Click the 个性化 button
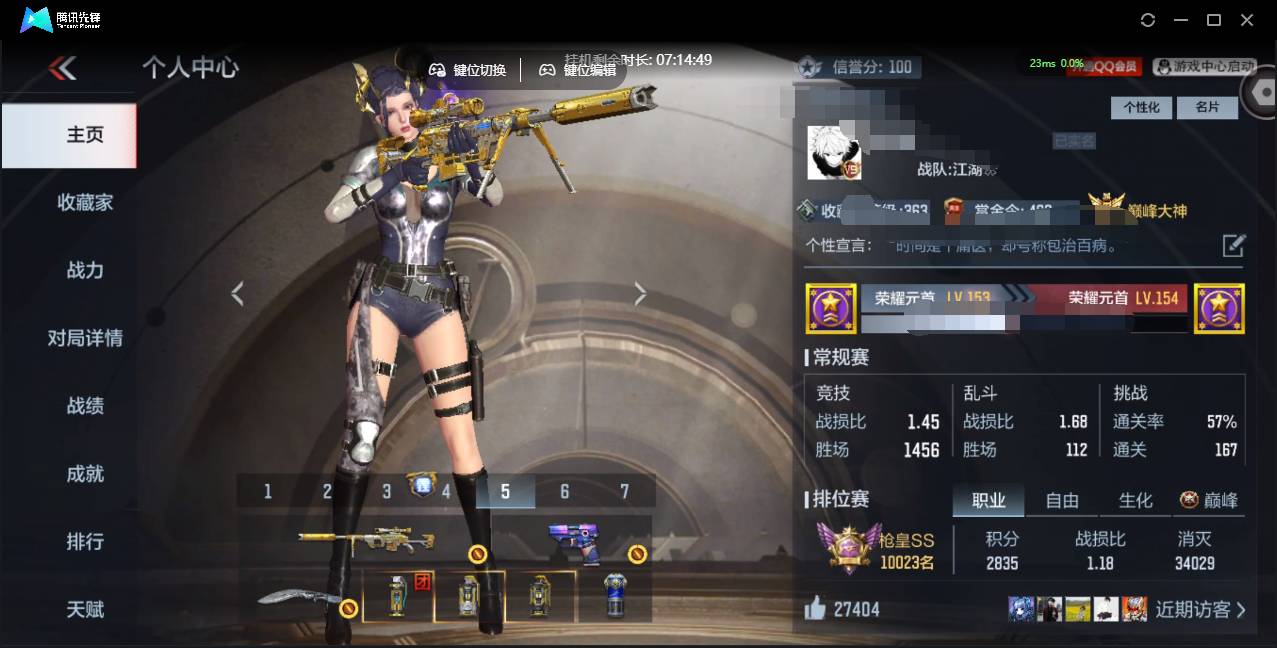The height and width of the screenshot is (648, 1277). click(1141, 107)
